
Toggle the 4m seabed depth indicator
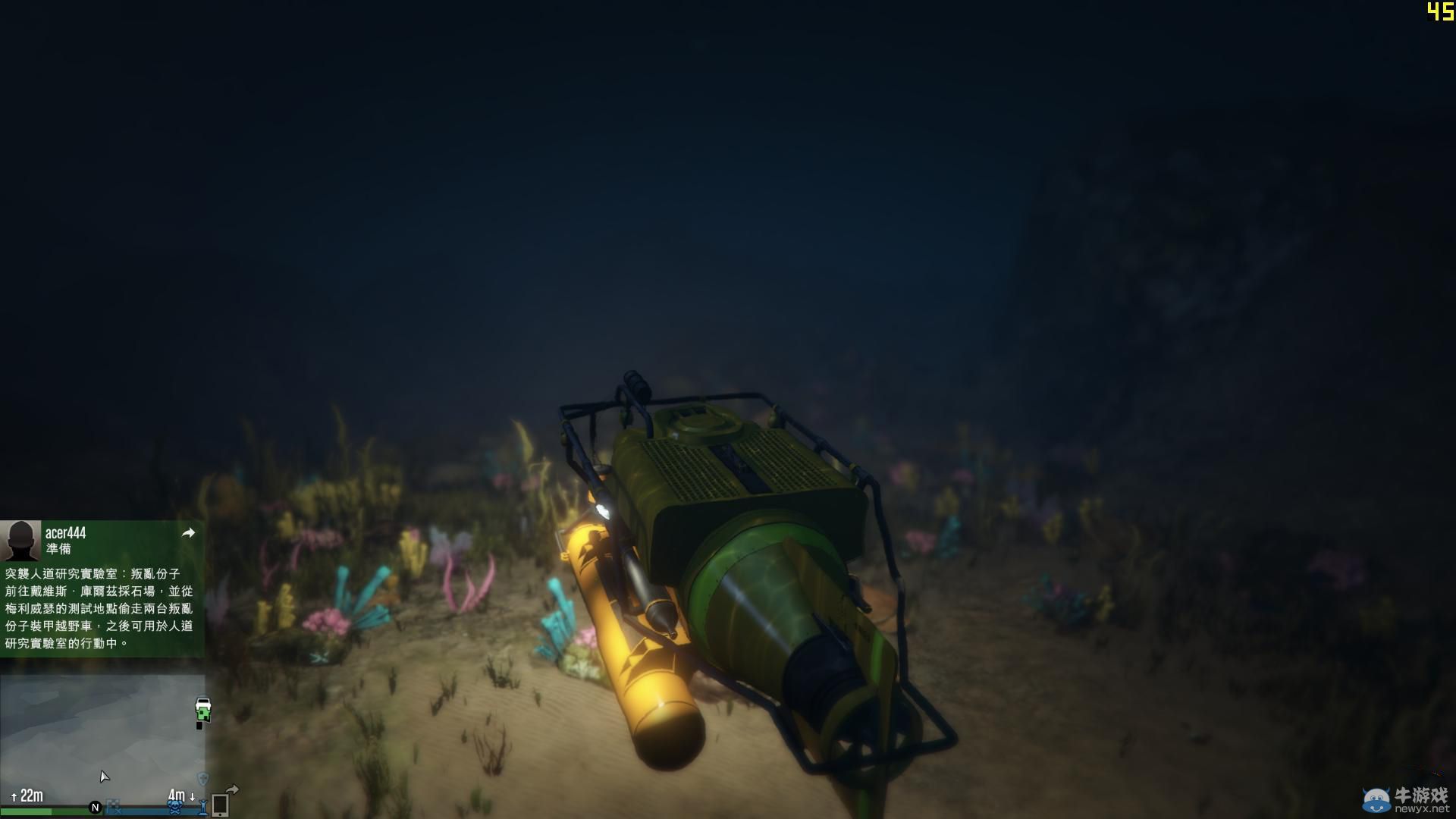click(177, 794)
